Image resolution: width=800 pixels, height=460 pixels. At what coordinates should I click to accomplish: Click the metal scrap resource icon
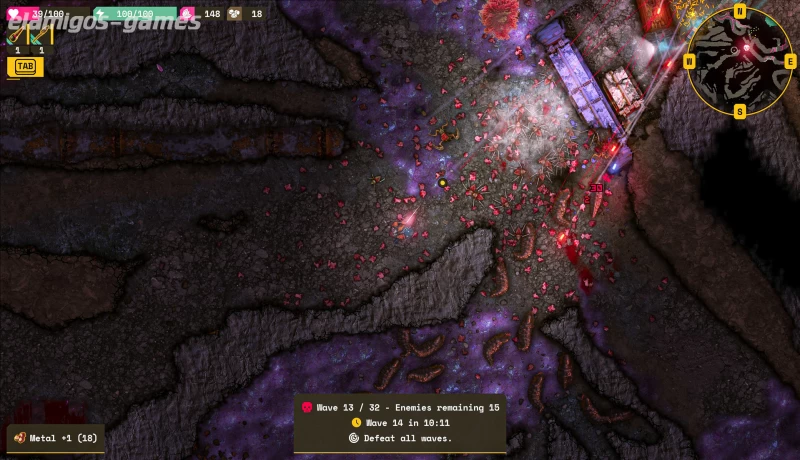pyautogui.click(x=234, y=14)
